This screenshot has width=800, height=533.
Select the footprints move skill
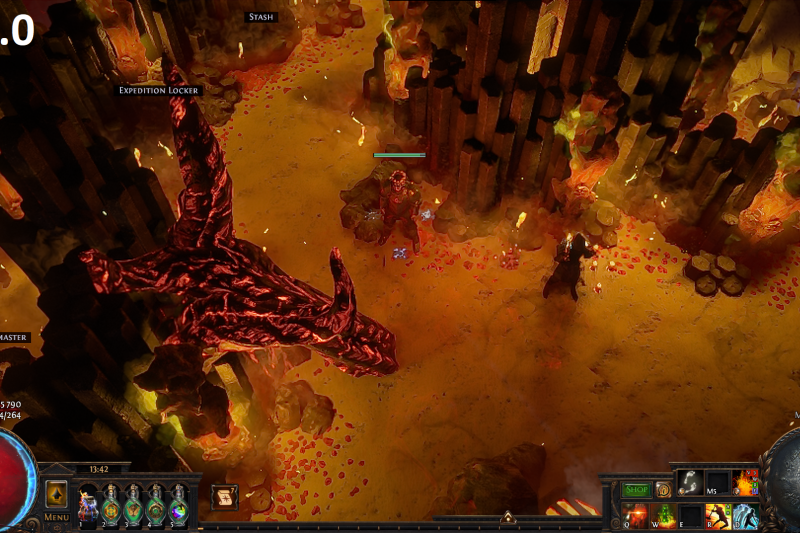(x=691, y=482)
